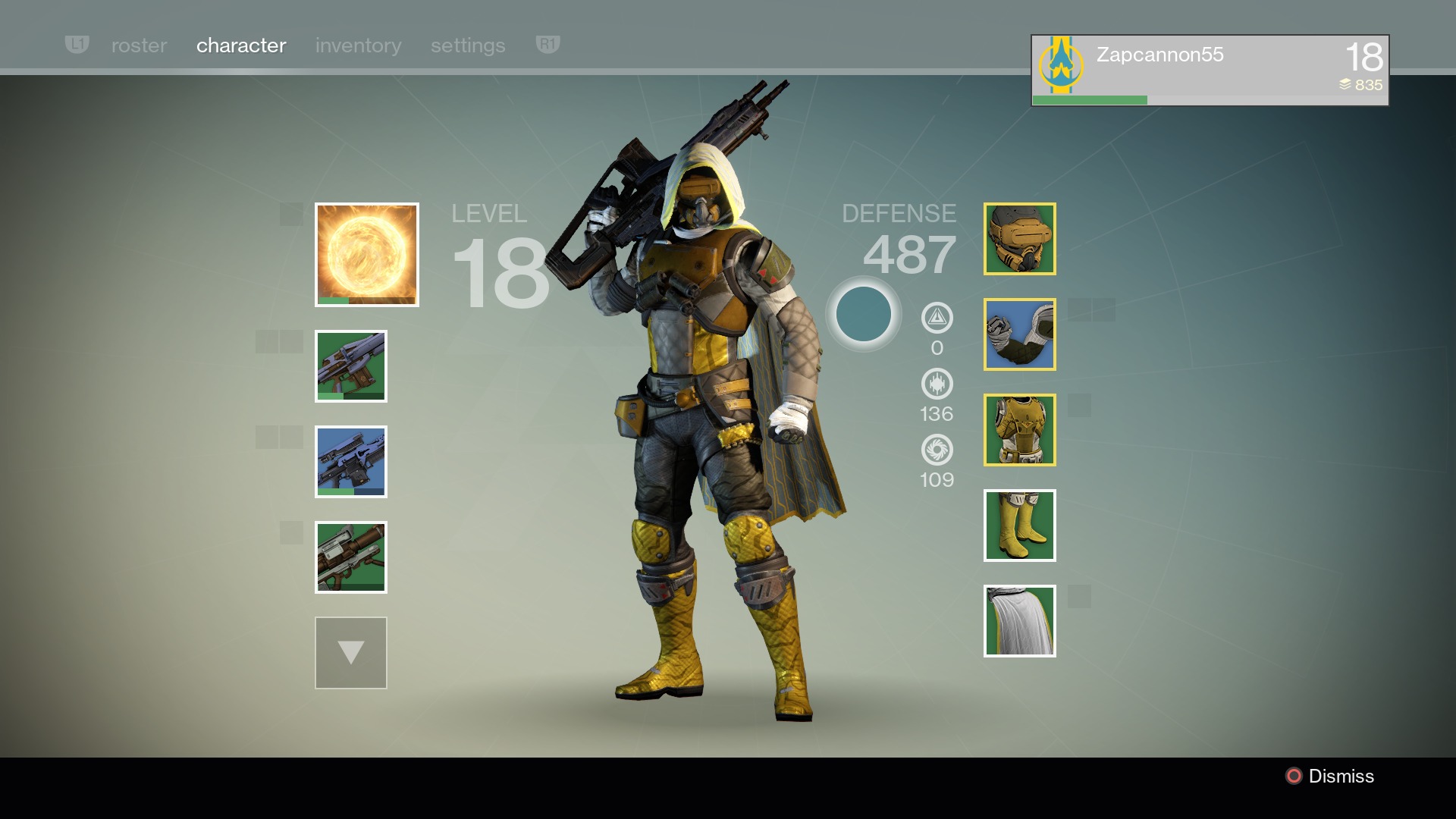Viewport: 1456px width, 819px height.
Task: Go to the settings tab
Action: pos(467,45)
